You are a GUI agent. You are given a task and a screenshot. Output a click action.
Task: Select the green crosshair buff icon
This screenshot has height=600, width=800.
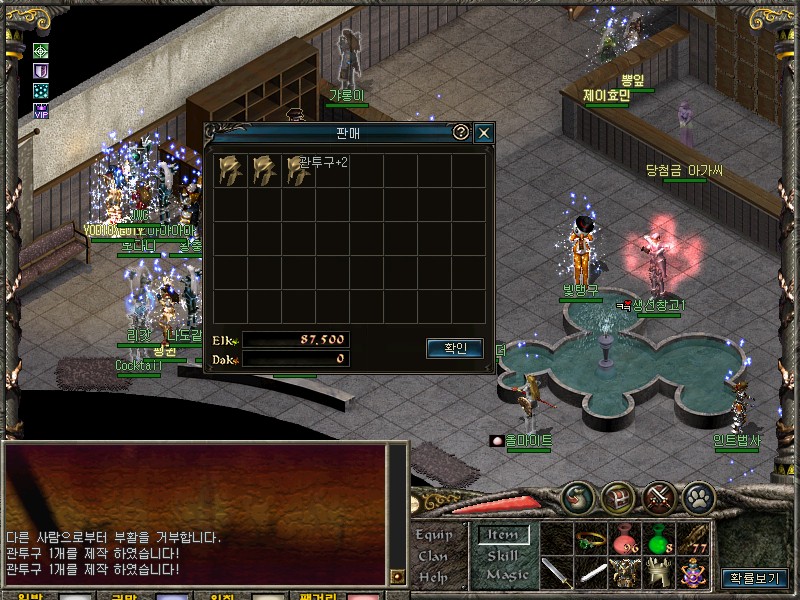[x=41, y=51]
